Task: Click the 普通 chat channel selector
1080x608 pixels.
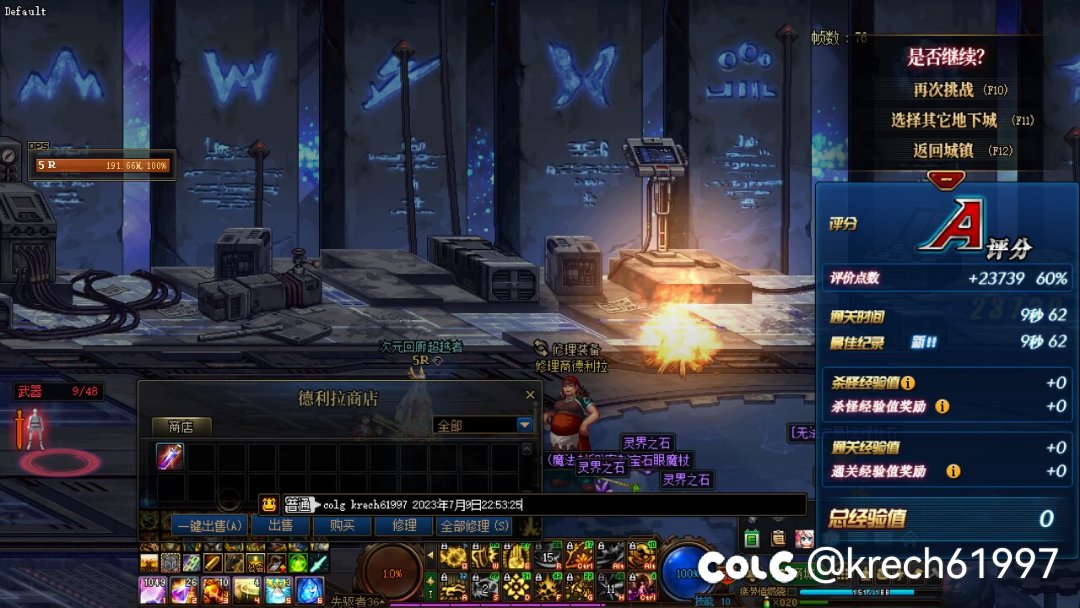Action: 298,505
